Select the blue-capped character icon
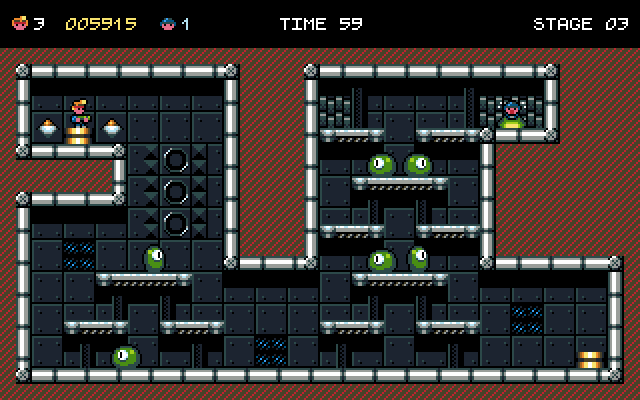 168,23
